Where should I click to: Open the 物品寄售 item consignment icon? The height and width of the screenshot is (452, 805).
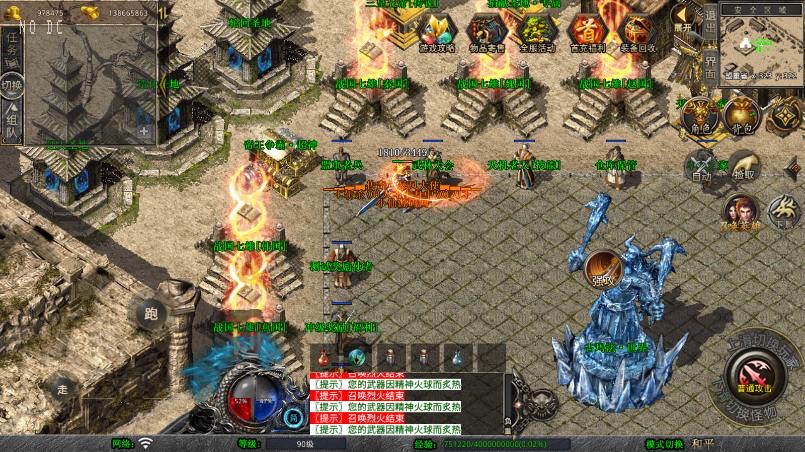click(x=485, y=30)
